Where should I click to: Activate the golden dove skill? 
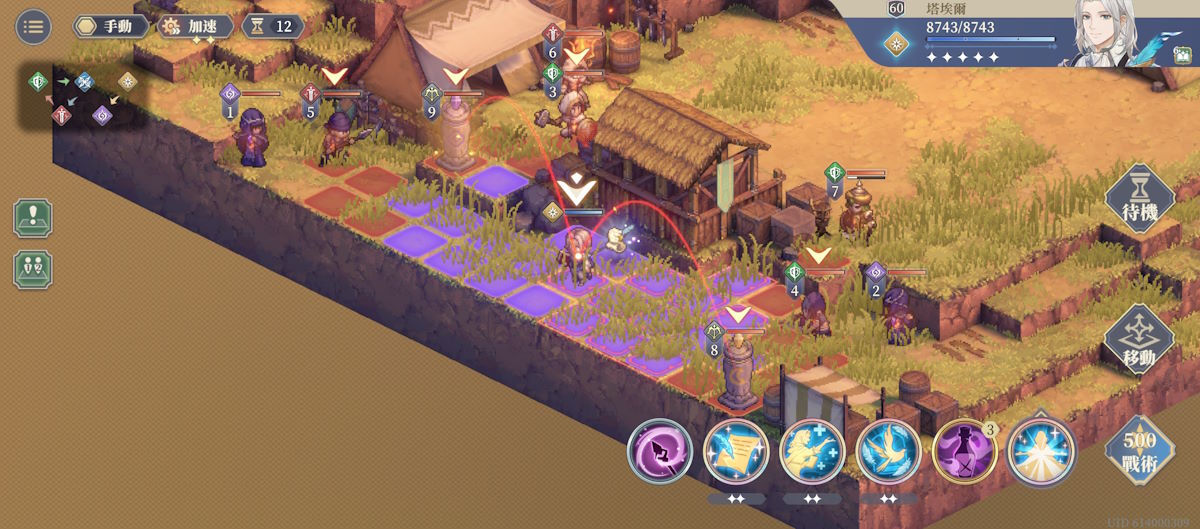point(888,452)
